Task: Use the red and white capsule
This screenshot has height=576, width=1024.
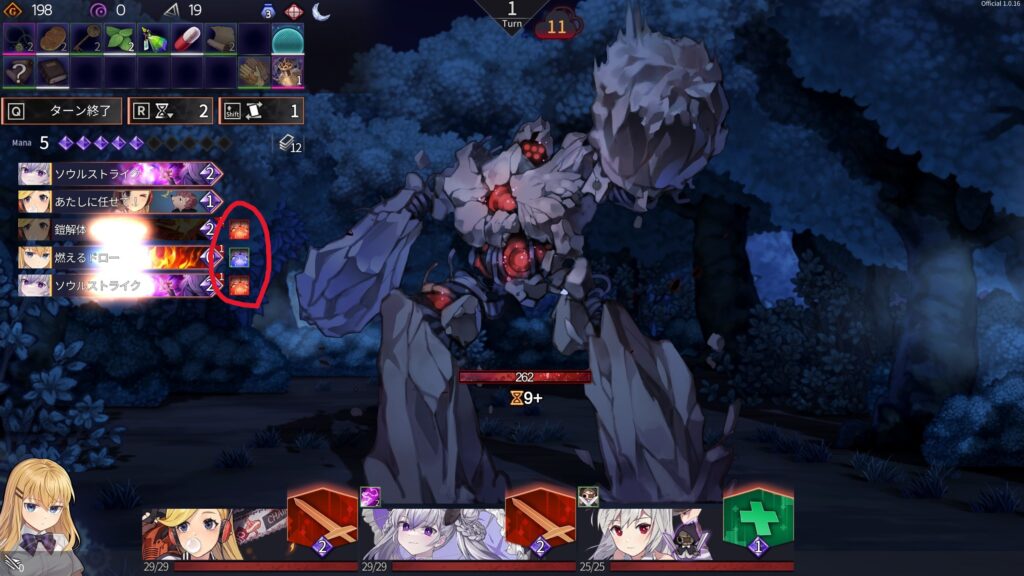Action: tap(187, 40)
